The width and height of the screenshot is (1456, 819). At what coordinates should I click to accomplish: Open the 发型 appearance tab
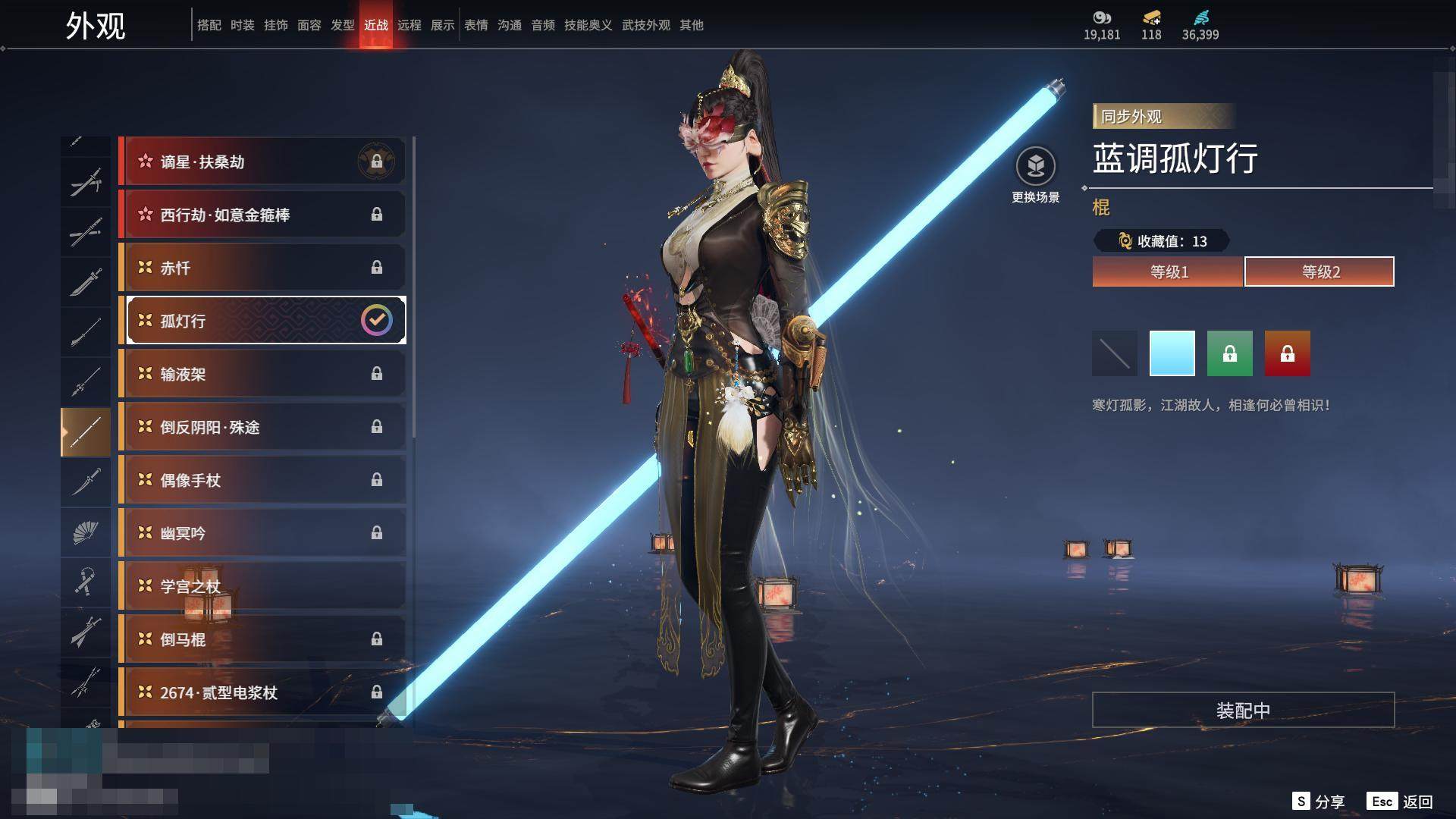coord(343,25)
